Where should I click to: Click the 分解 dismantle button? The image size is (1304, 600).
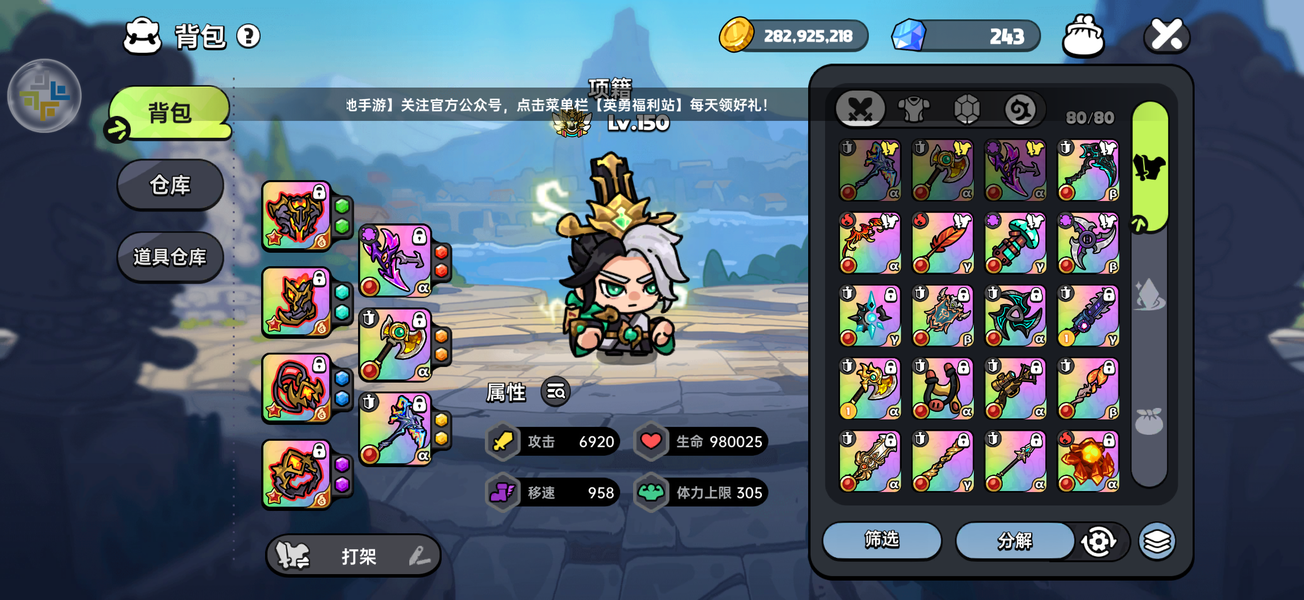click(x=1014, y=541)
